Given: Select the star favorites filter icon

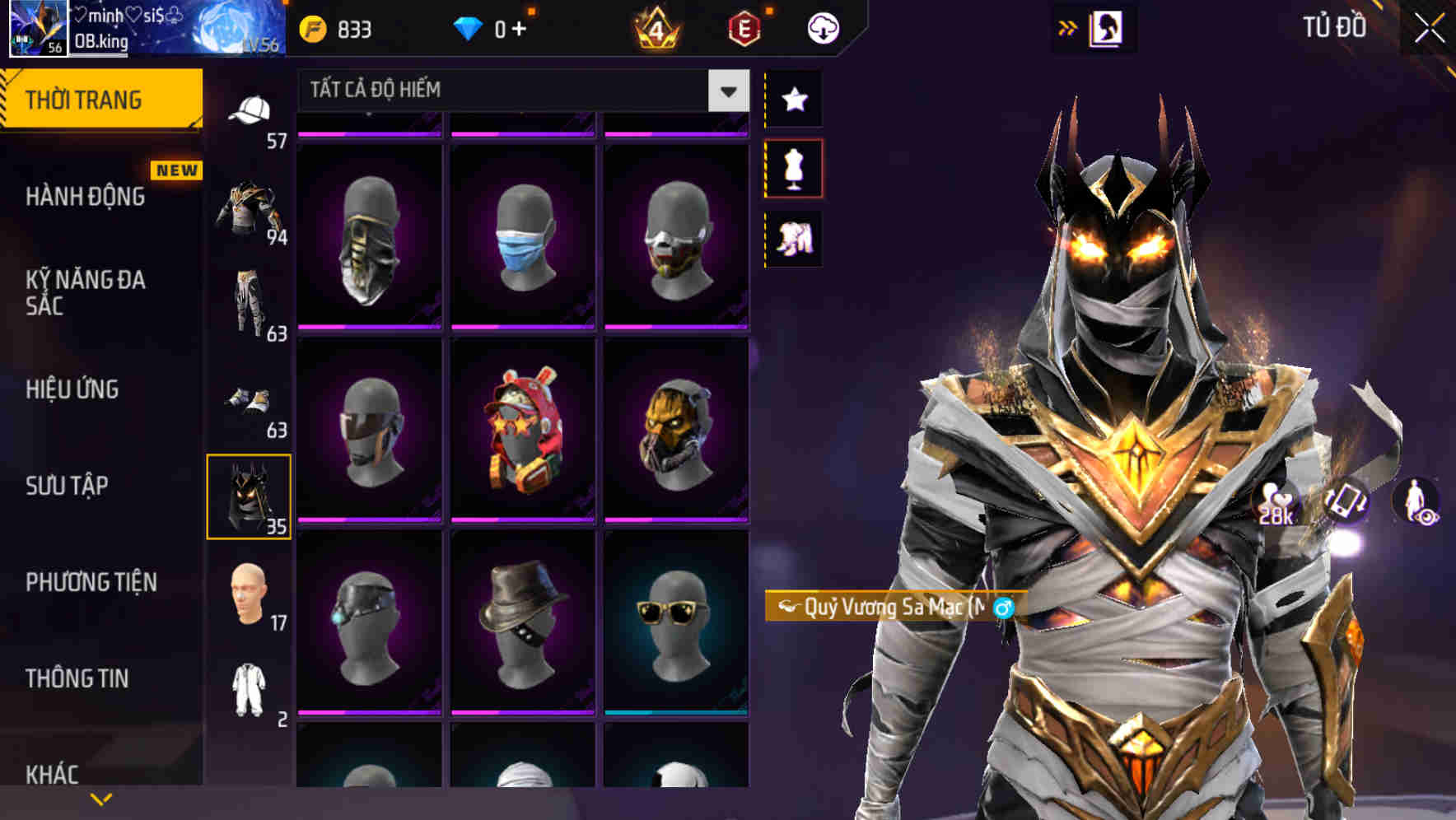Looking at the screenshot, I should coord(795,100).
